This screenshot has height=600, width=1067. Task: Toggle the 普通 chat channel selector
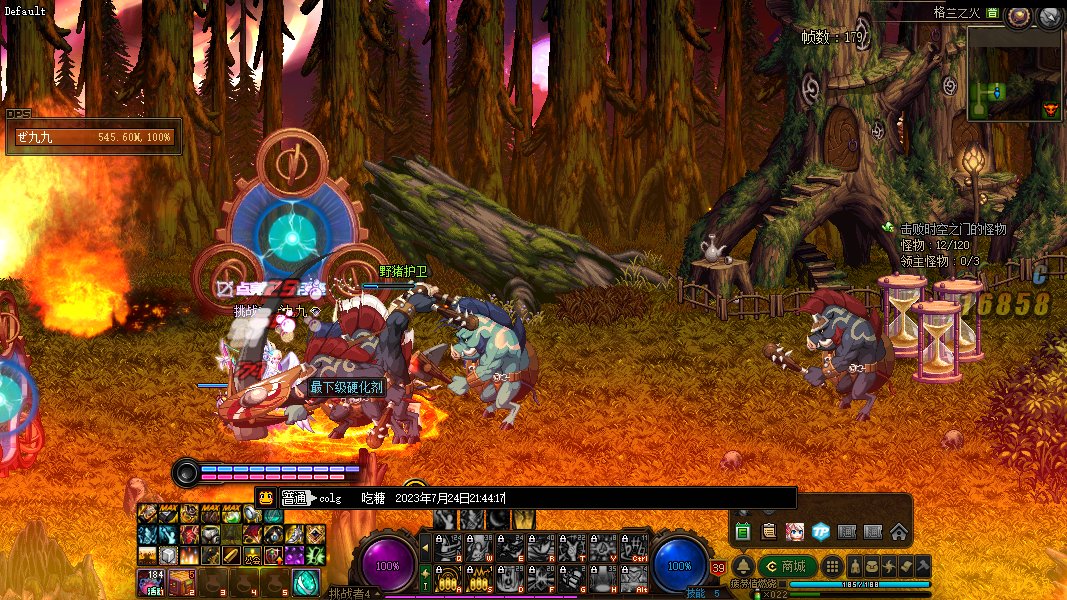[294, 498]
